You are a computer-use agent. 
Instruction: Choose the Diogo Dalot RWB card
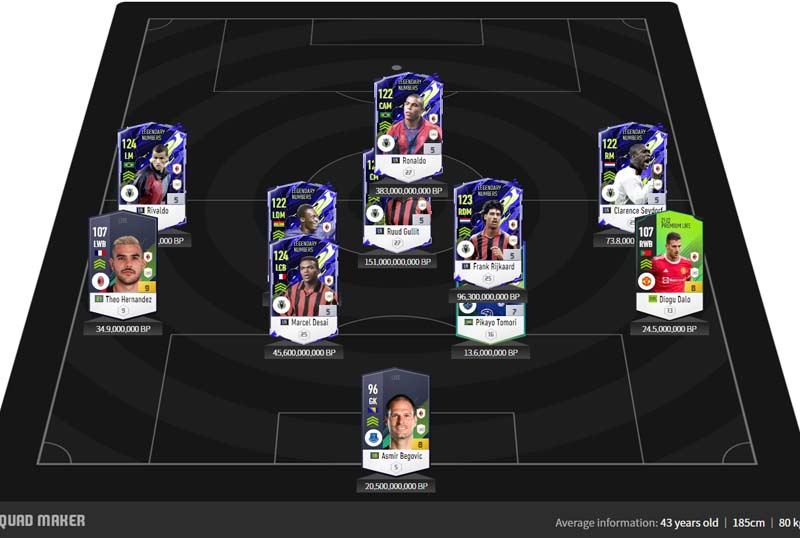(669, 265)
